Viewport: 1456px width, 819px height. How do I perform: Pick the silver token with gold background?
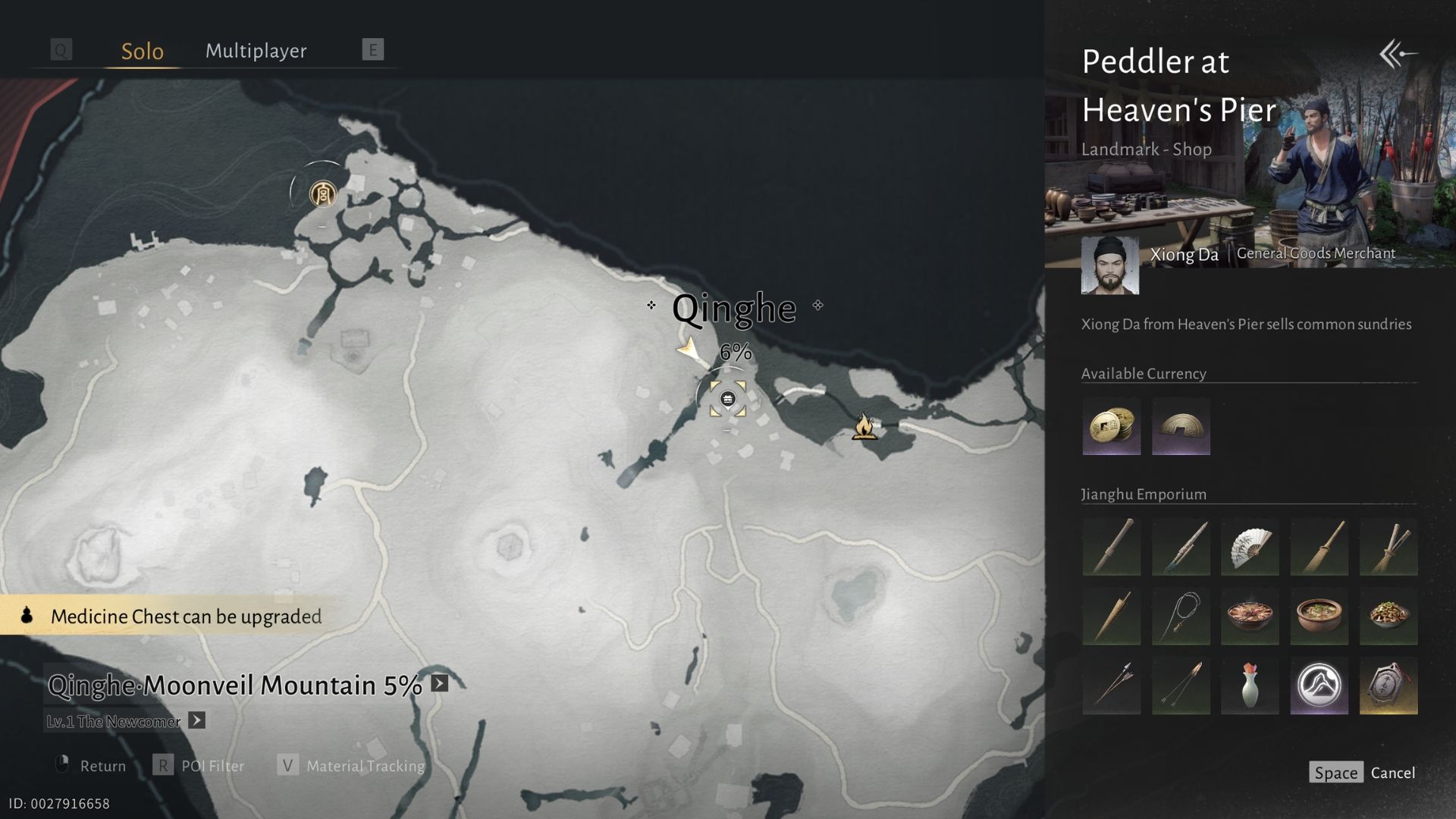pyautogui.click(x=1389, y=686)
